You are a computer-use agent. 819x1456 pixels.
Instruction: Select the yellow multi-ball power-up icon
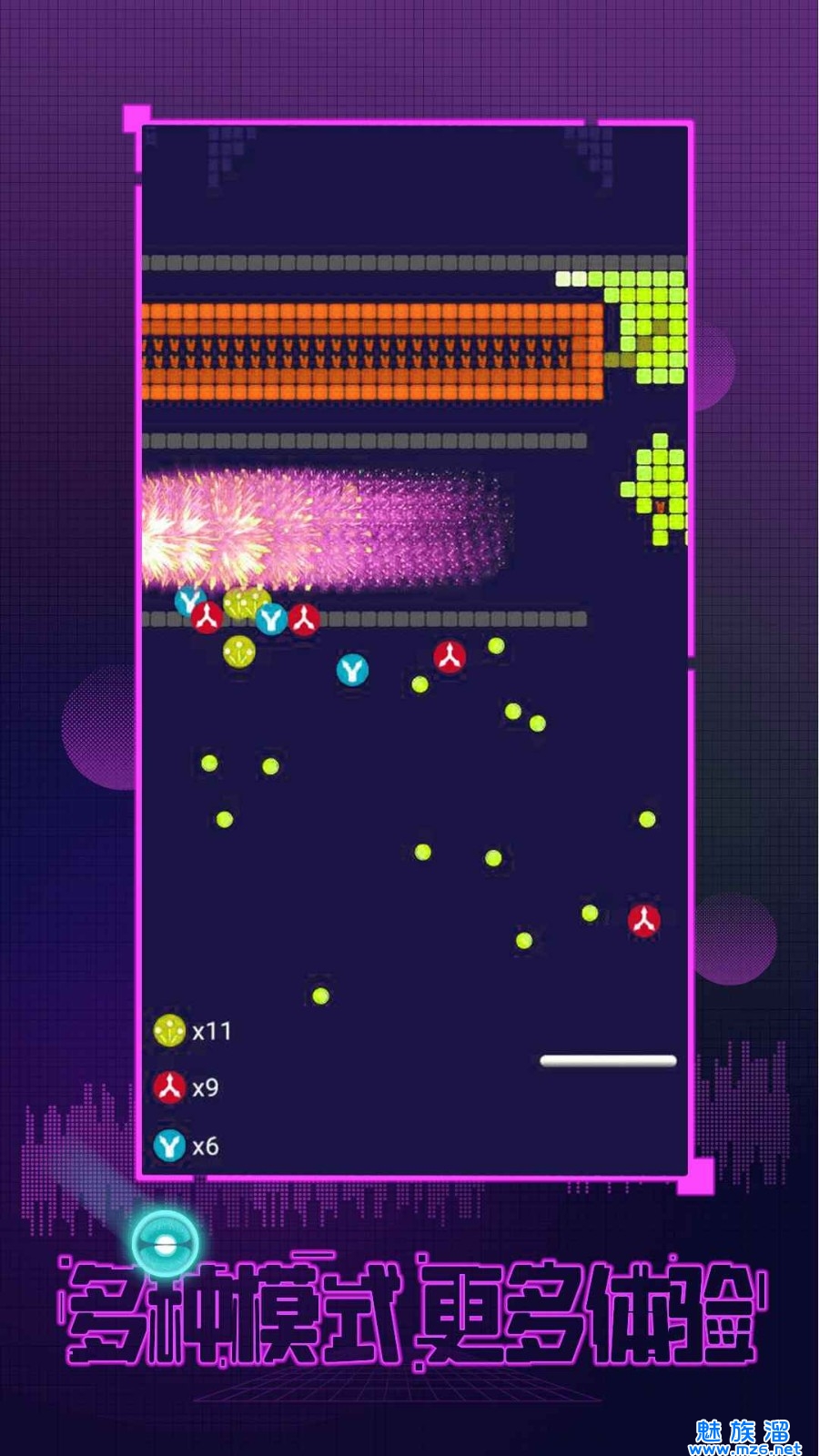pyautogui.click(x=169, y=1031)
